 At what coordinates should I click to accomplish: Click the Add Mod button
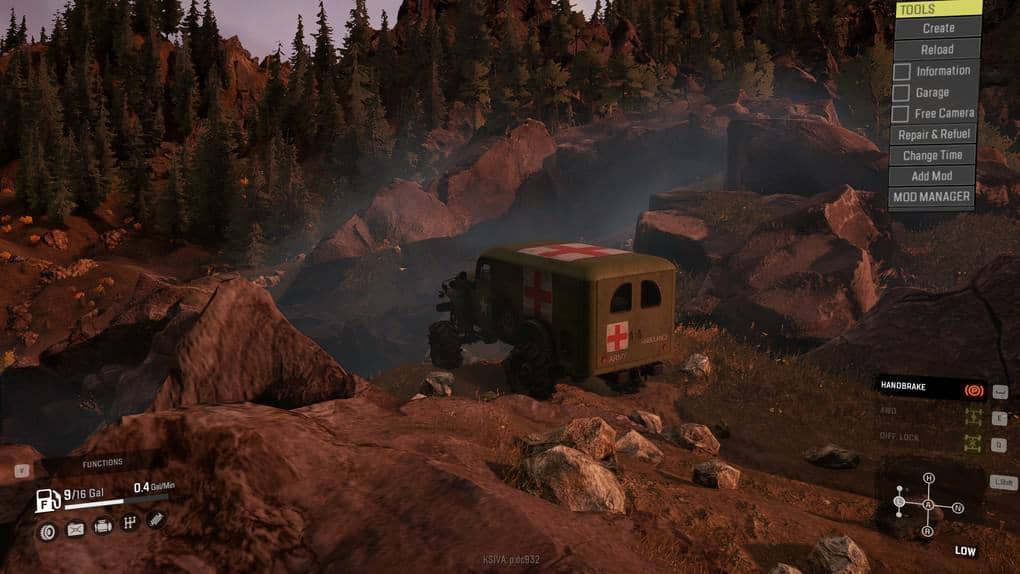[932, 176]
